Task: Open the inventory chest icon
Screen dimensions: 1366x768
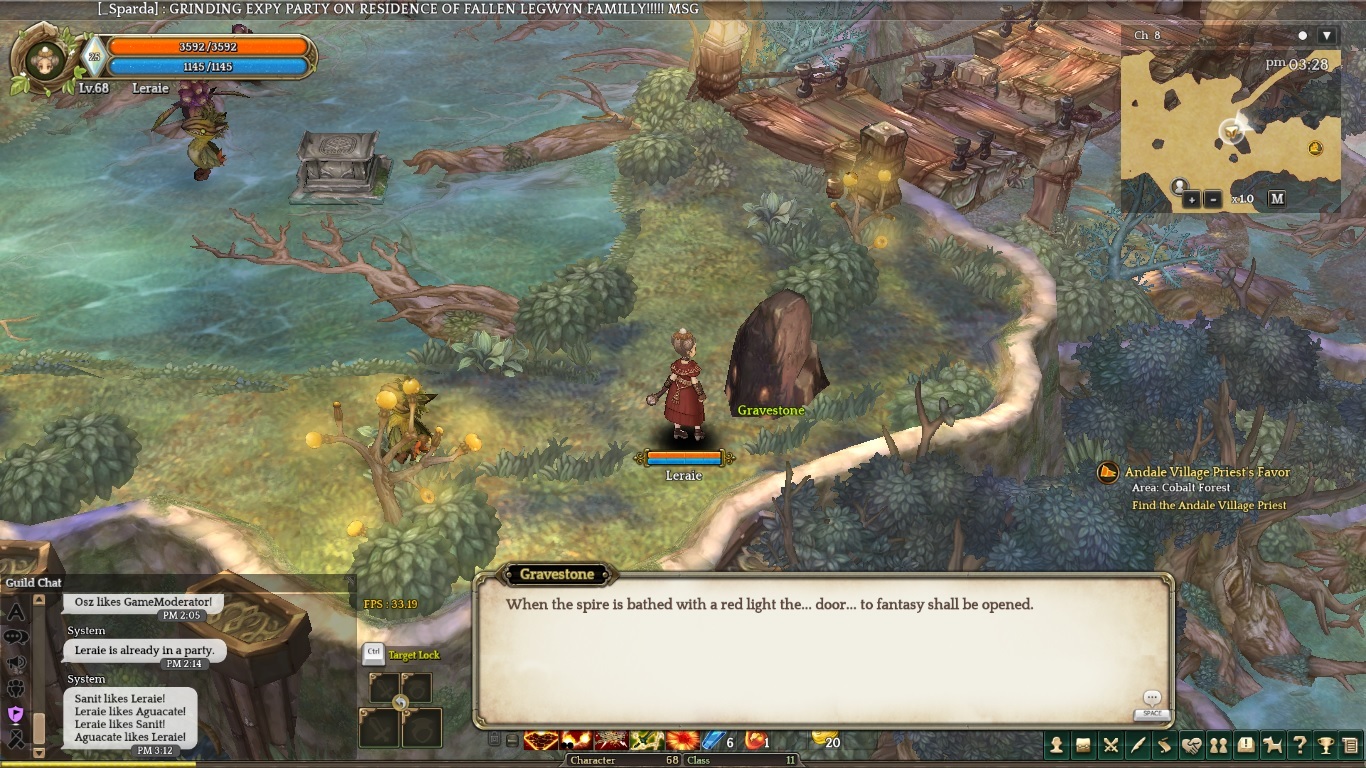Action: [x=1083, y=745]
